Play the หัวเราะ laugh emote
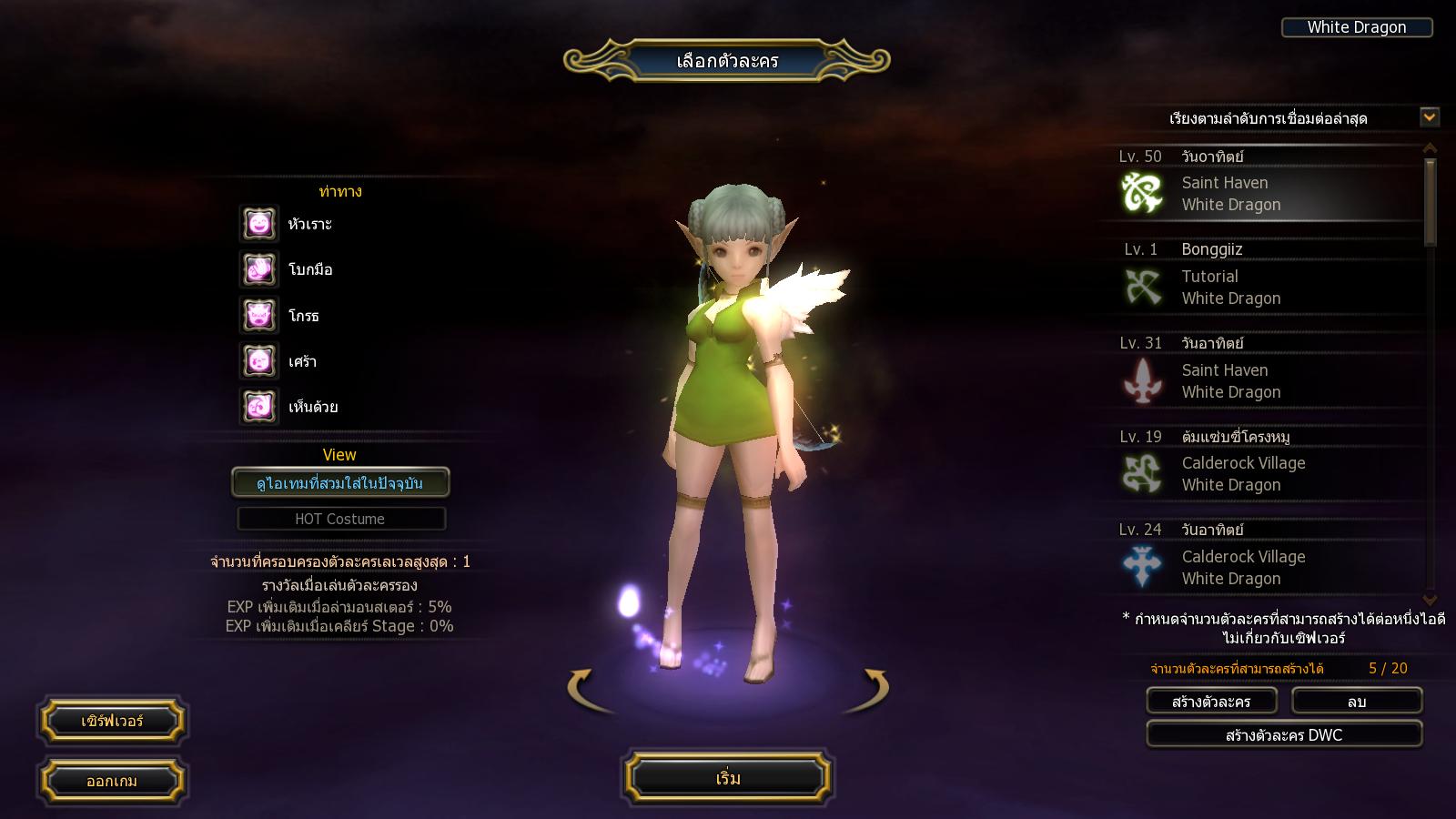1456x819 pixels. tap(259, 224)
